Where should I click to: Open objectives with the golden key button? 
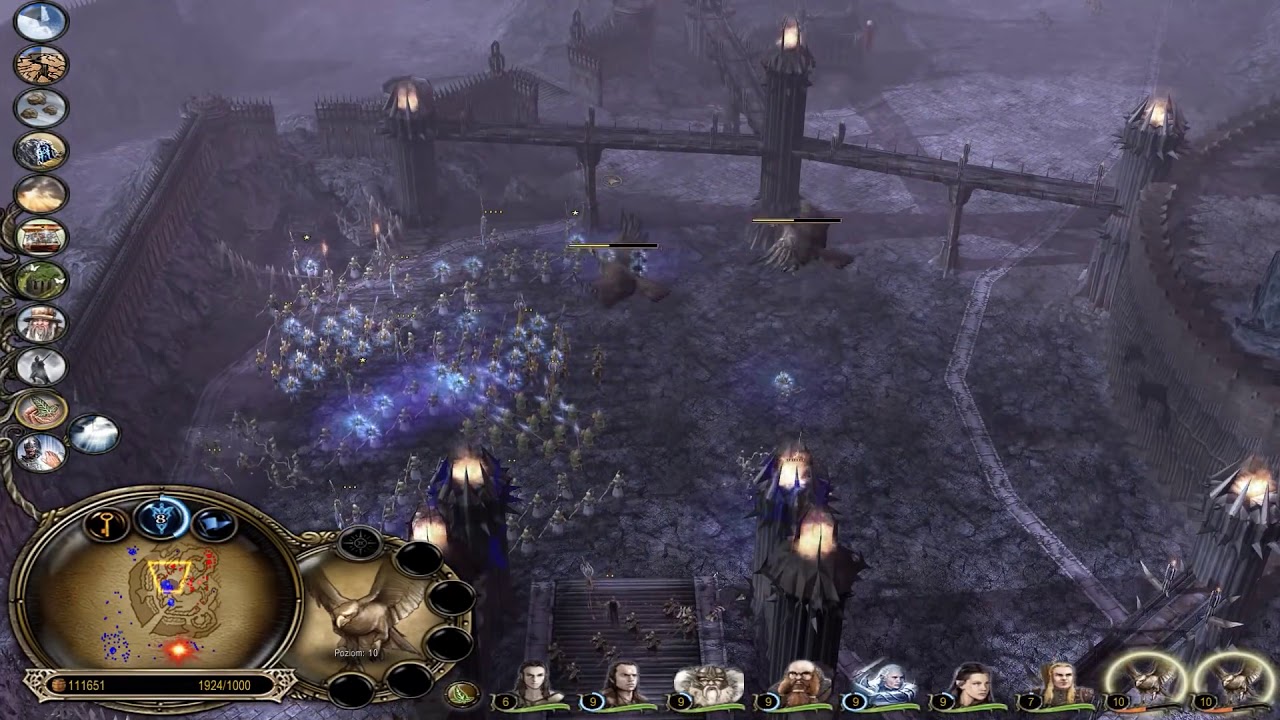[x=106, y=523]
